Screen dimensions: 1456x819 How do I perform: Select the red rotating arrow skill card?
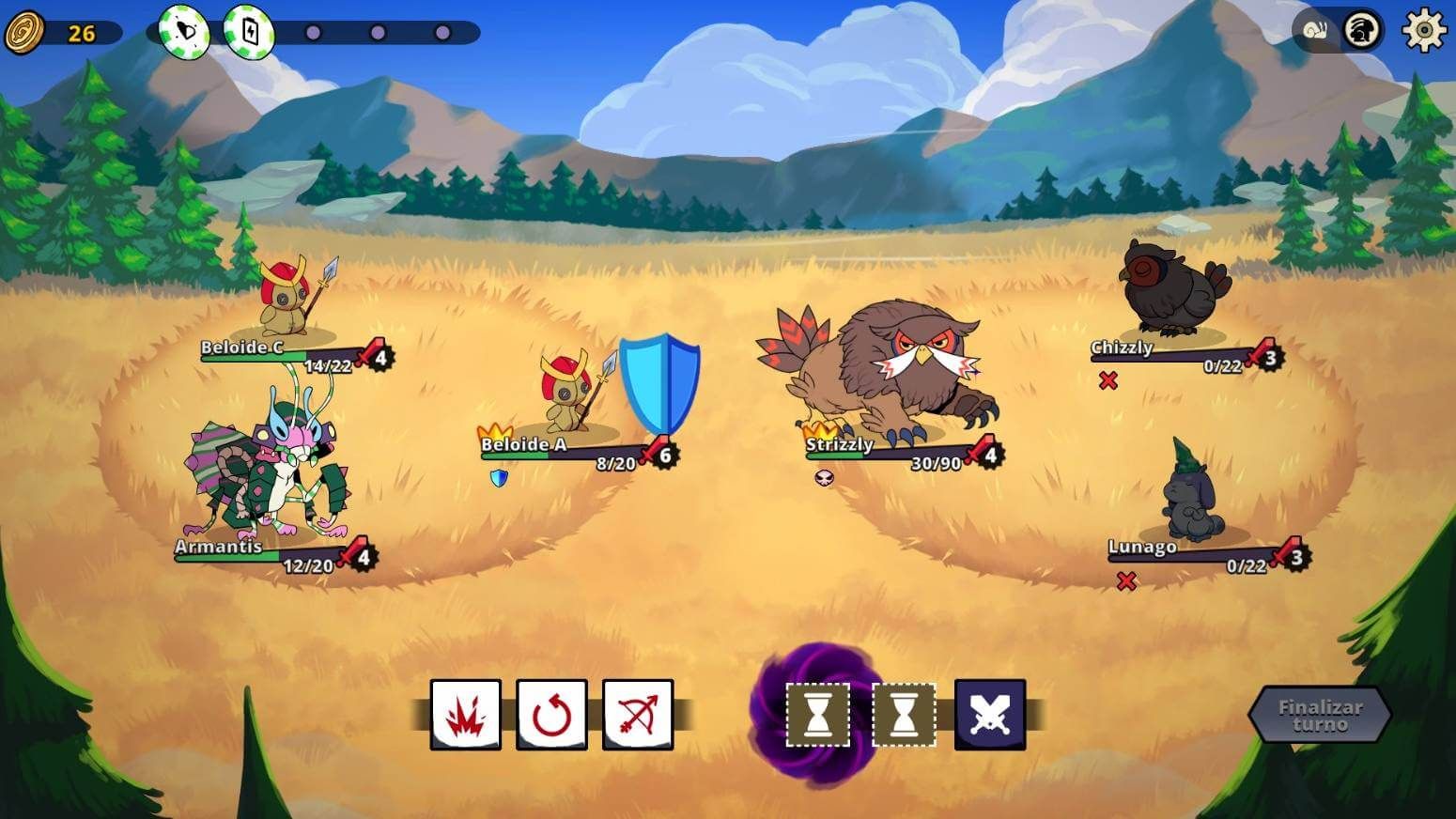552,713
